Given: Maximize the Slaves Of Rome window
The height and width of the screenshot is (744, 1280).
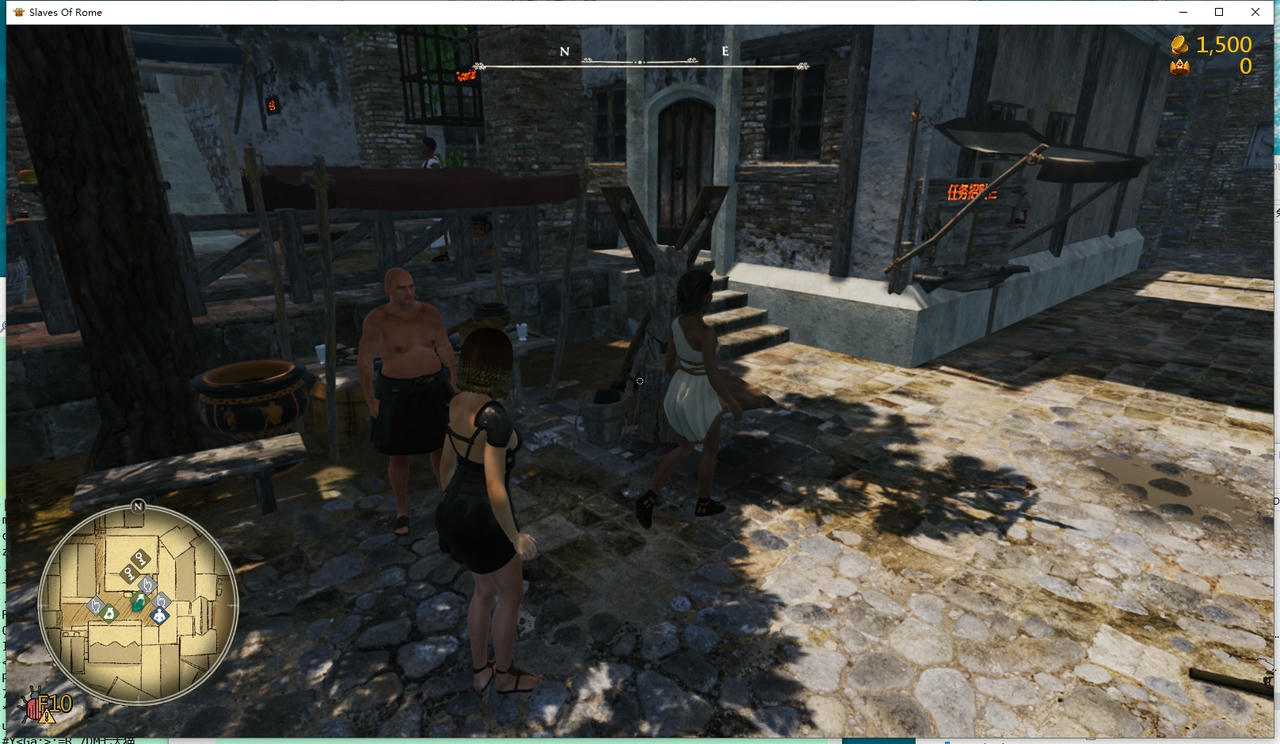Looking at the screenshot, I should pos(1218,11).
